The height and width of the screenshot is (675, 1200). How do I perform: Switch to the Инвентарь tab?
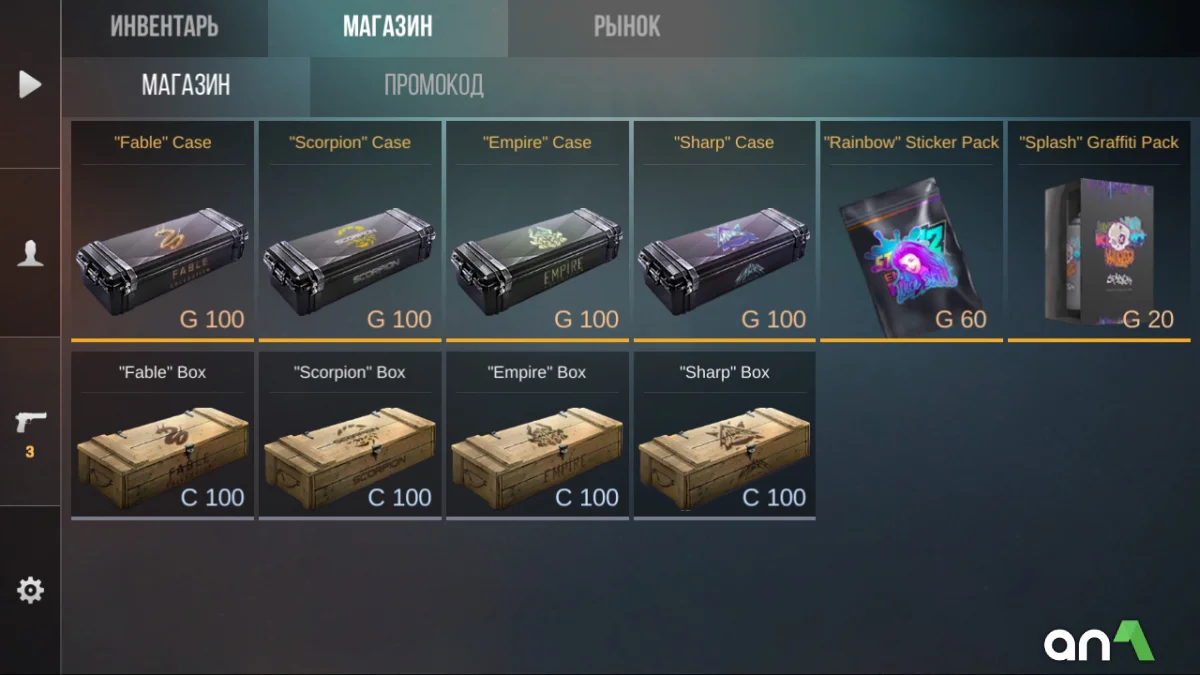(x=164, y=27)
